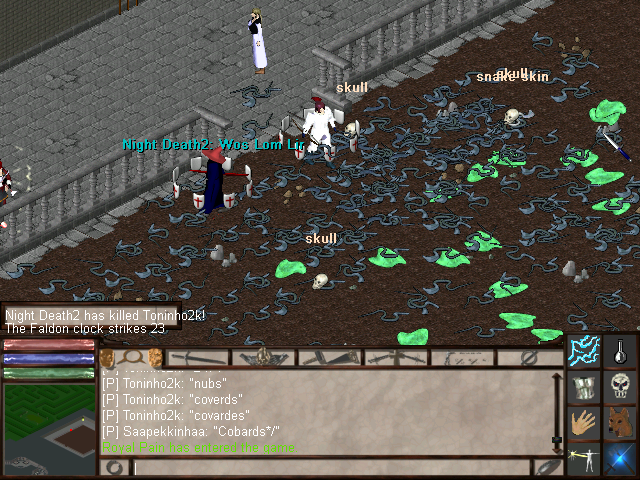This screenshot has width=640, height=480.
Task: Activate the lightning spell icon
Action: pos(584,351)
